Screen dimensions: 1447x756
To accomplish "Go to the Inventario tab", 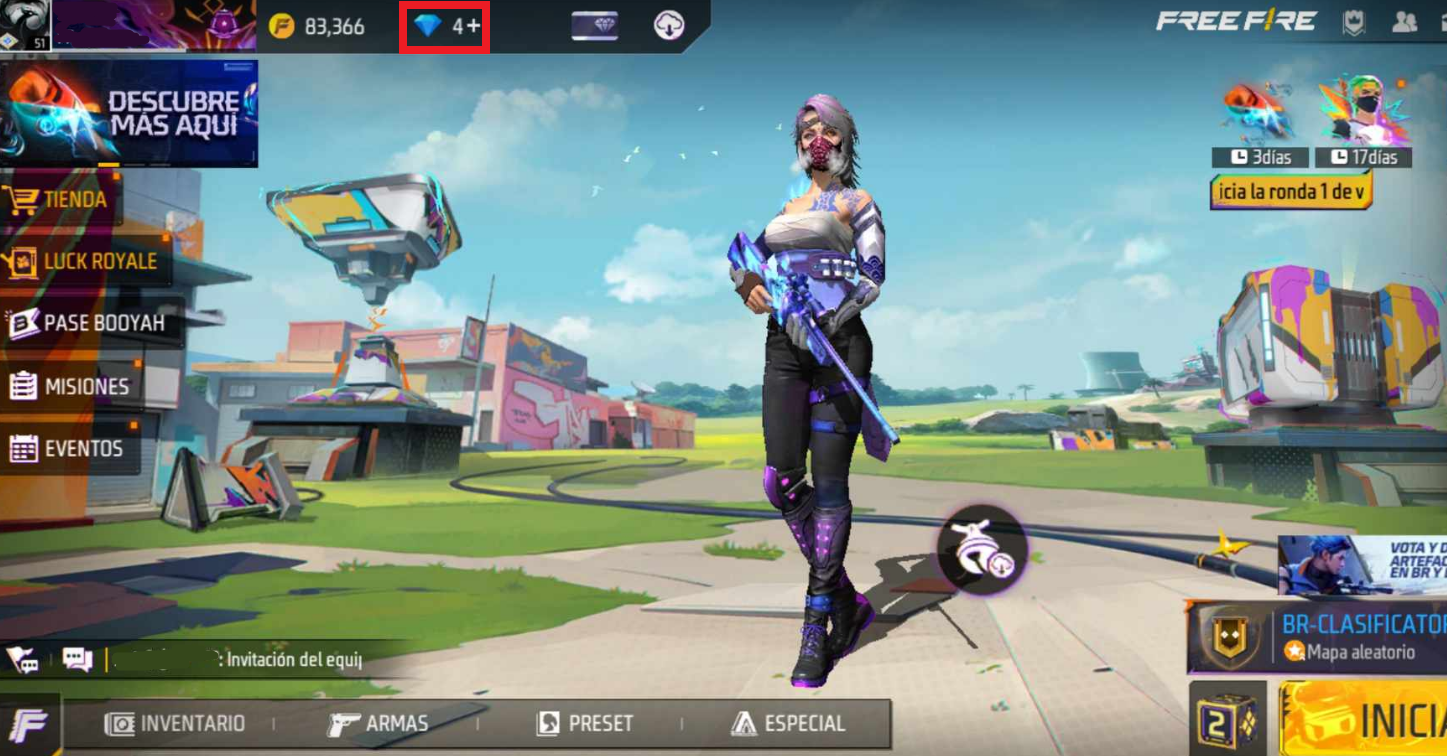I will point(176,723).
